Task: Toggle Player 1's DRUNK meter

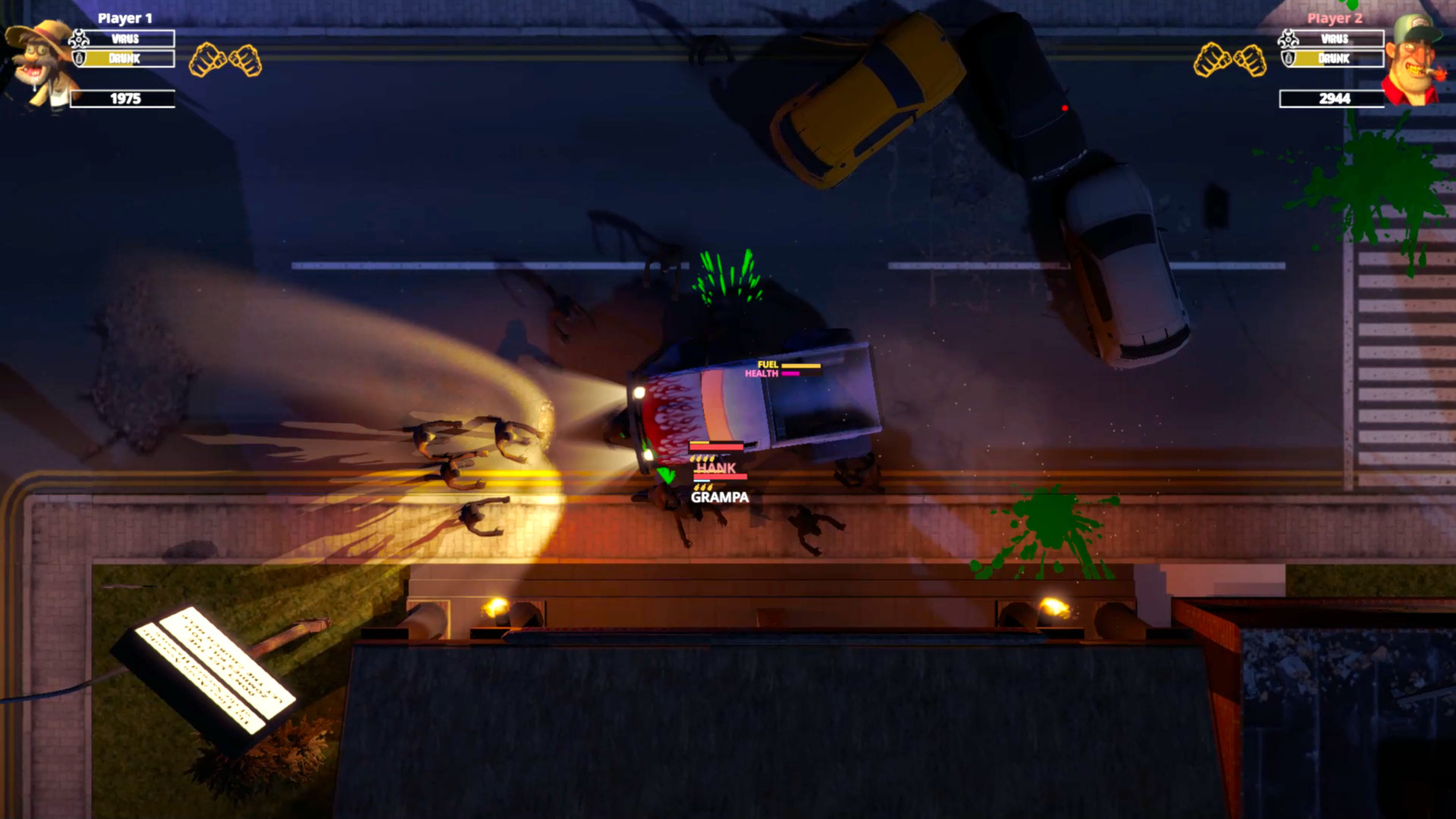Action: tap(127, 59)
